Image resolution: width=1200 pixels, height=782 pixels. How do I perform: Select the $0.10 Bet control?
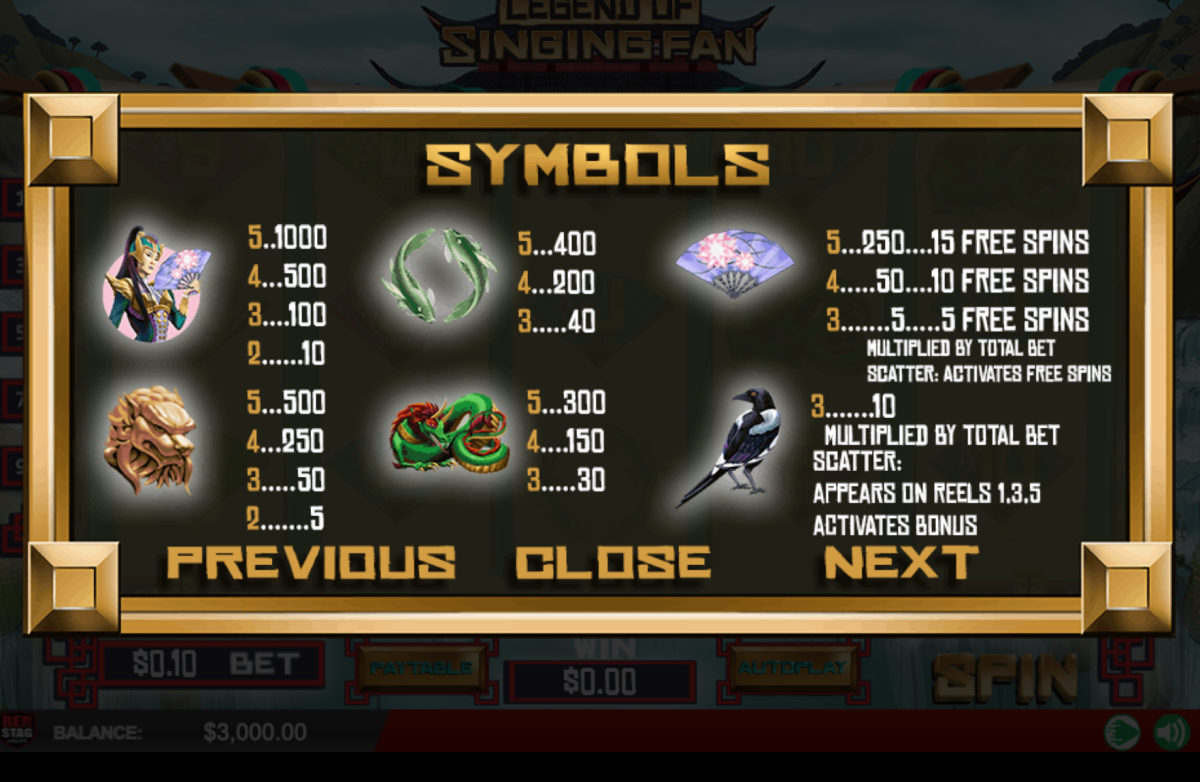coord(212,664)
